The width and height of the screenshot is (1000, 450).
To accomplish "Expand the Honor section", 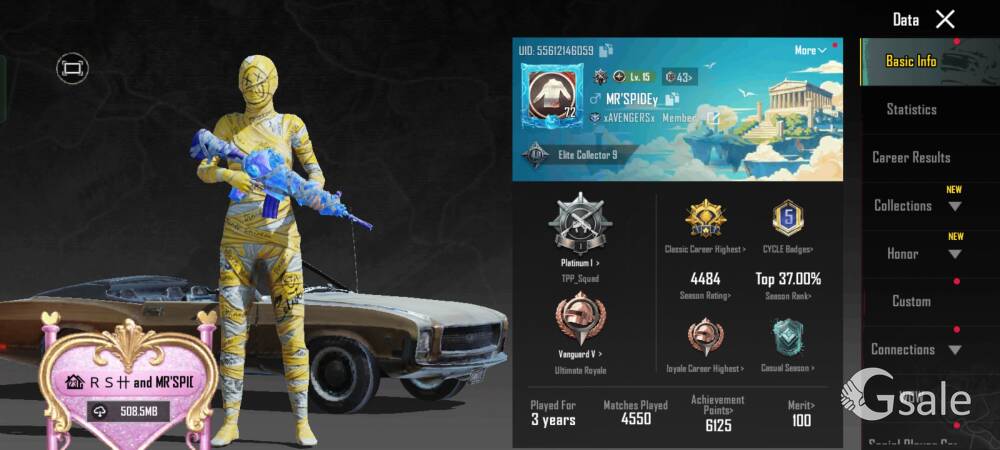I will pyautogui.click(x=915, y=254).
